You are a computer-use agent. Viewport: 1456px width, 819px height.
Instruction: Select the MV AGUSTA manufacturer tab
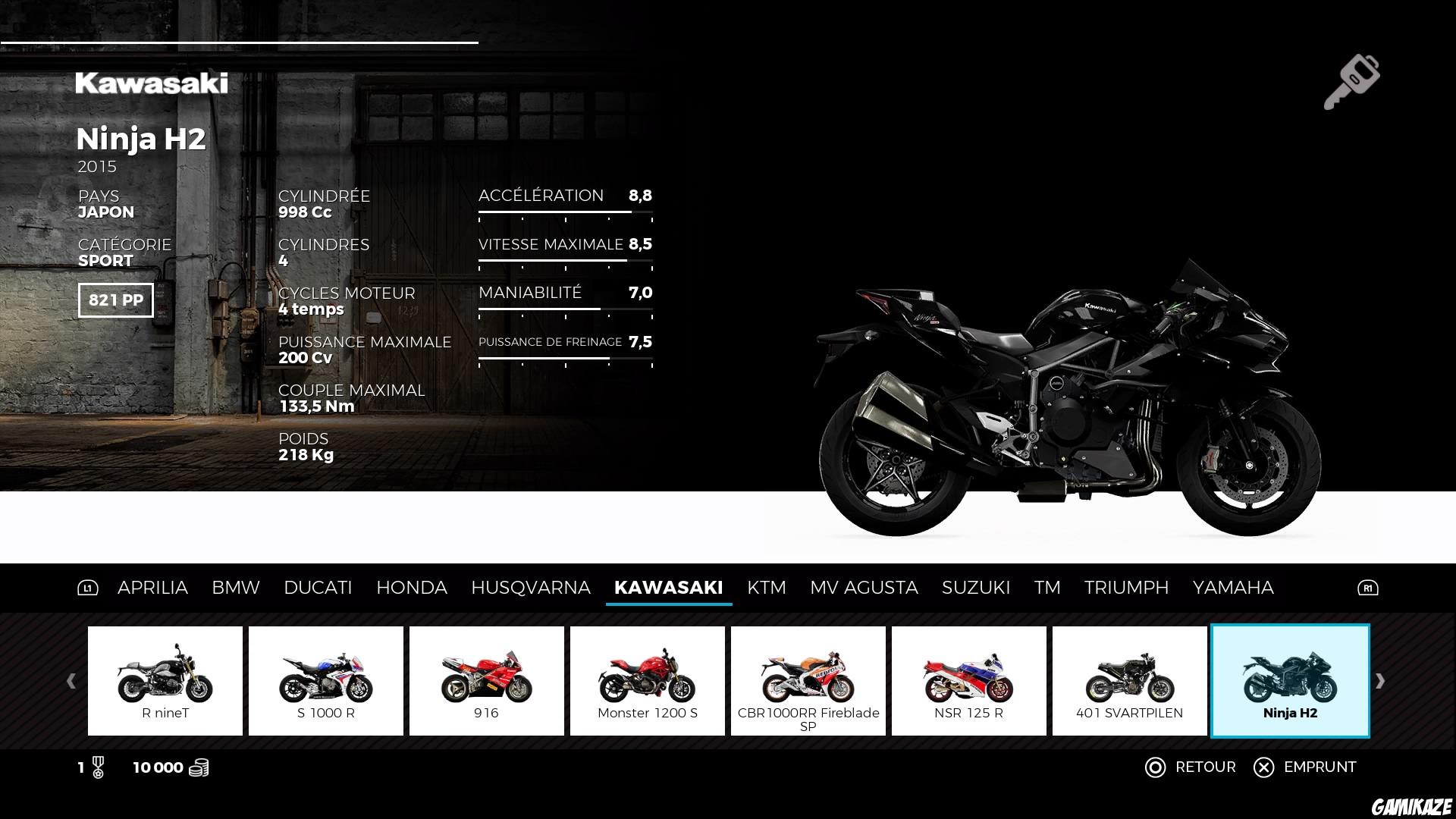(x=865, y=587)
